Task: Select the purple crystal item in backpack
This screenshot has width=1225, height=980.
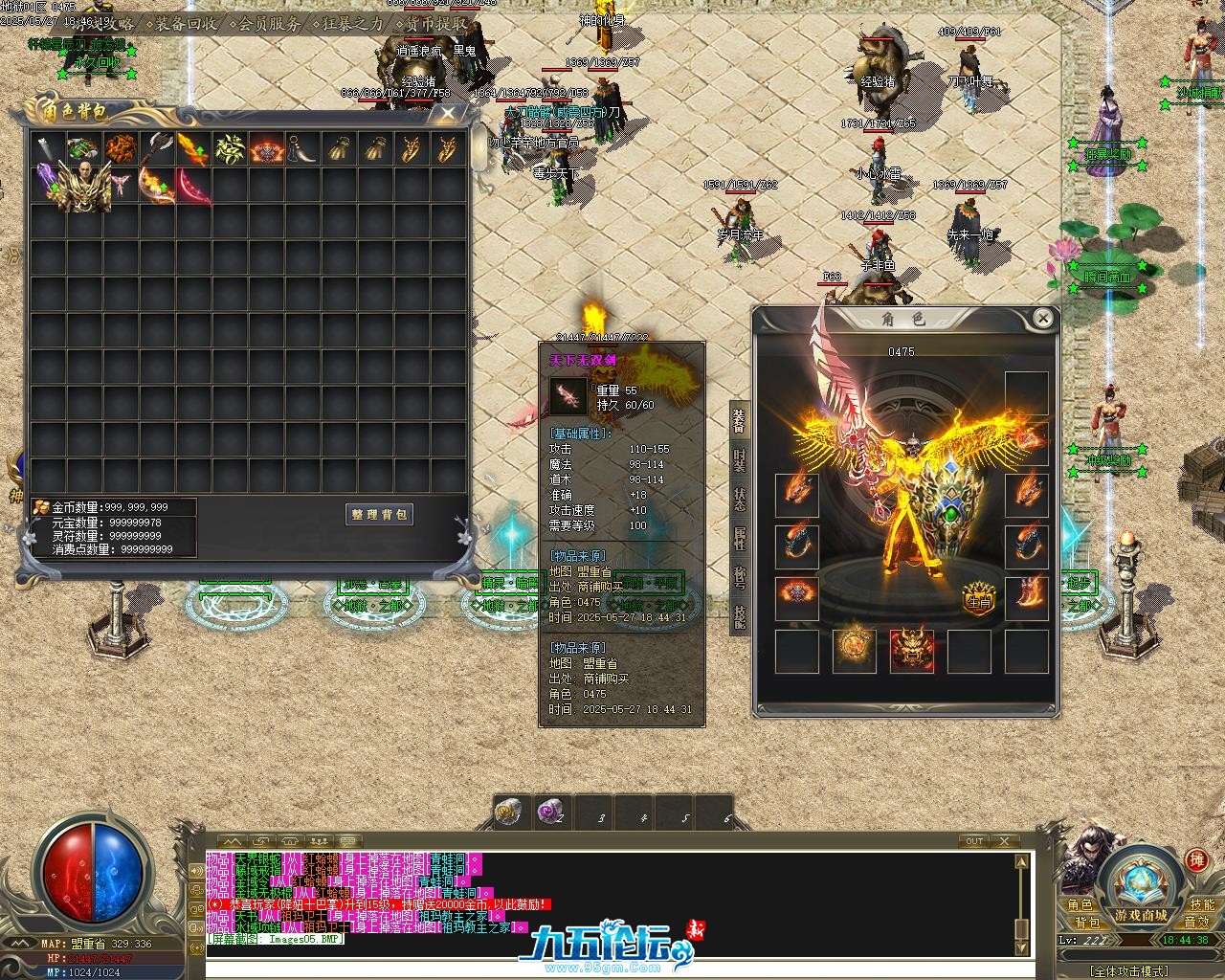Action: point(47,181)
